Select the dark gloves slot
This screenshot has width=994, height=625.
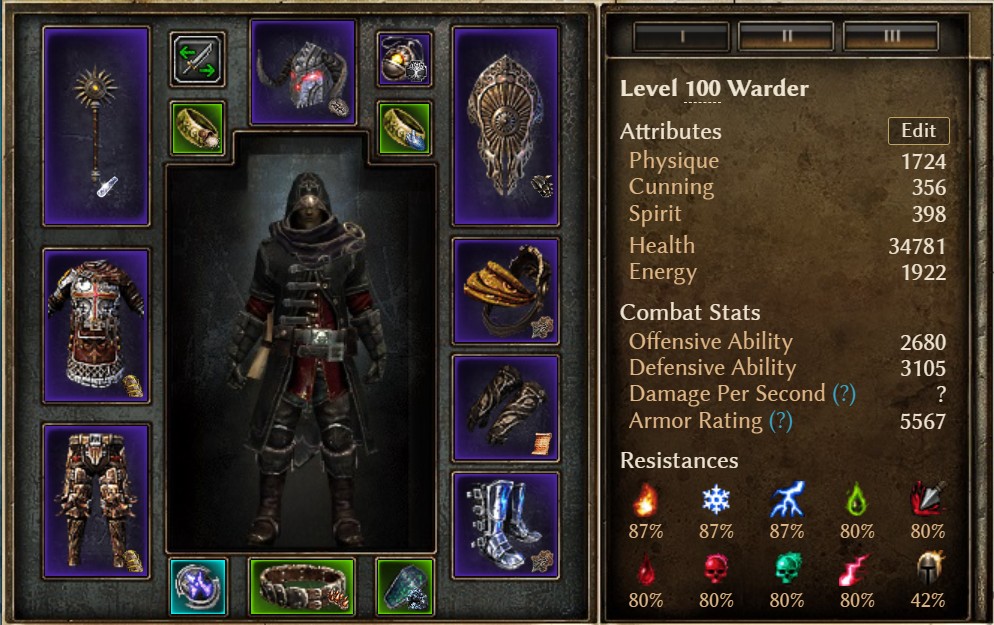coord(506,408)
